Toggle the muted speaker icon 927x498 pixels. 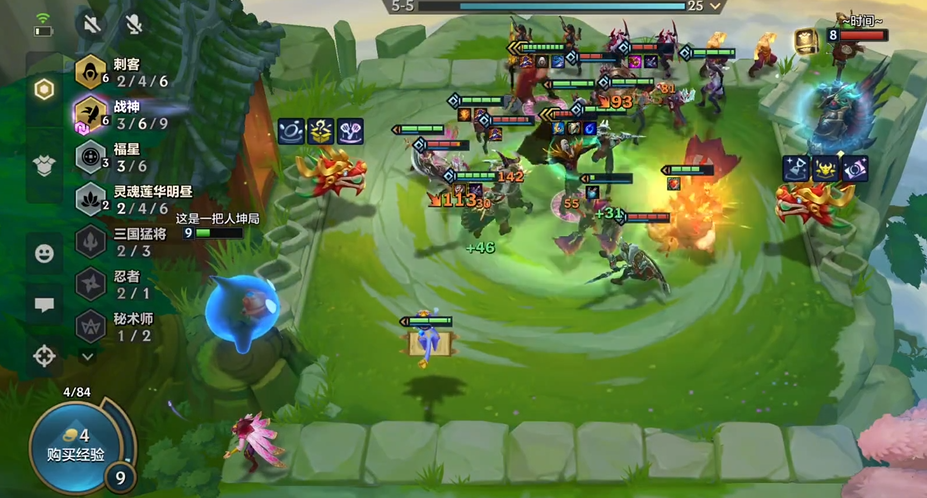pyautogui.click(x=93, y=23)
